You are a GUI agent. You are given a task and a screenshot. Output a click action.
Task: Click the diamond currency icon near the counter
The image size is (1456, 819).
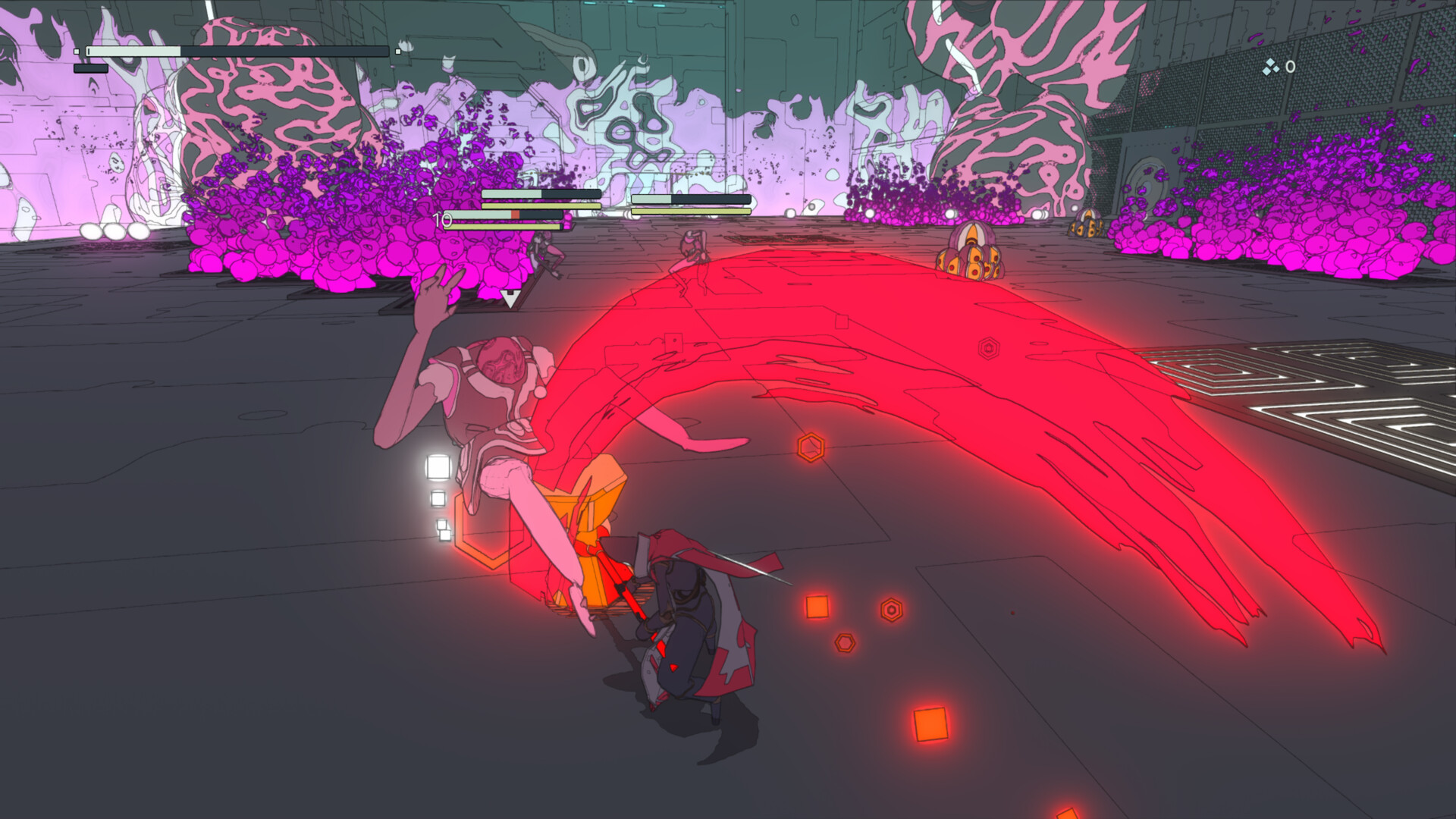coord(1269,67)
